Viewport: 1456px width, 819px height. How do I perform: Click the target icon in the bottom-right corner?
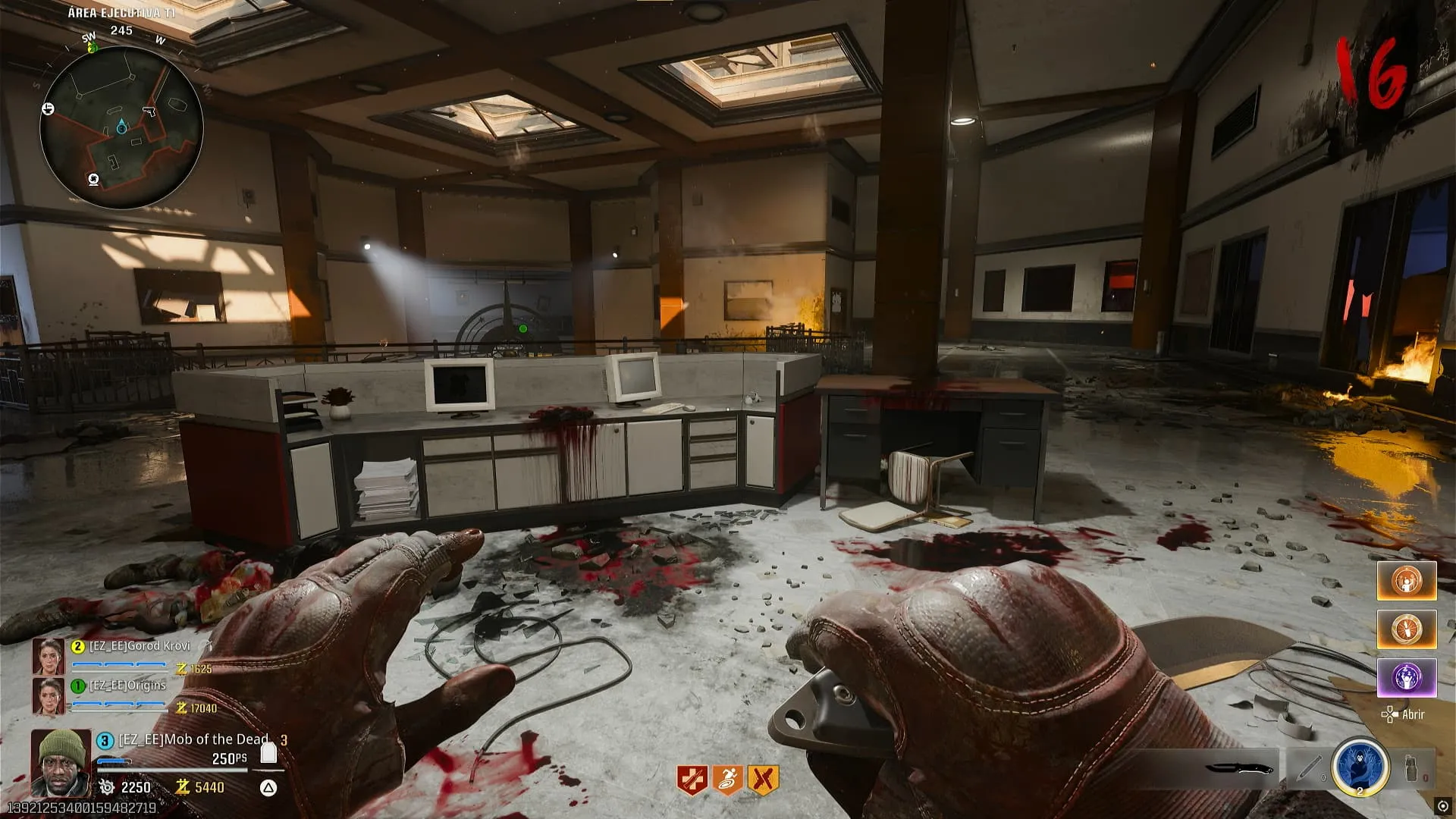pos(1442,806)
